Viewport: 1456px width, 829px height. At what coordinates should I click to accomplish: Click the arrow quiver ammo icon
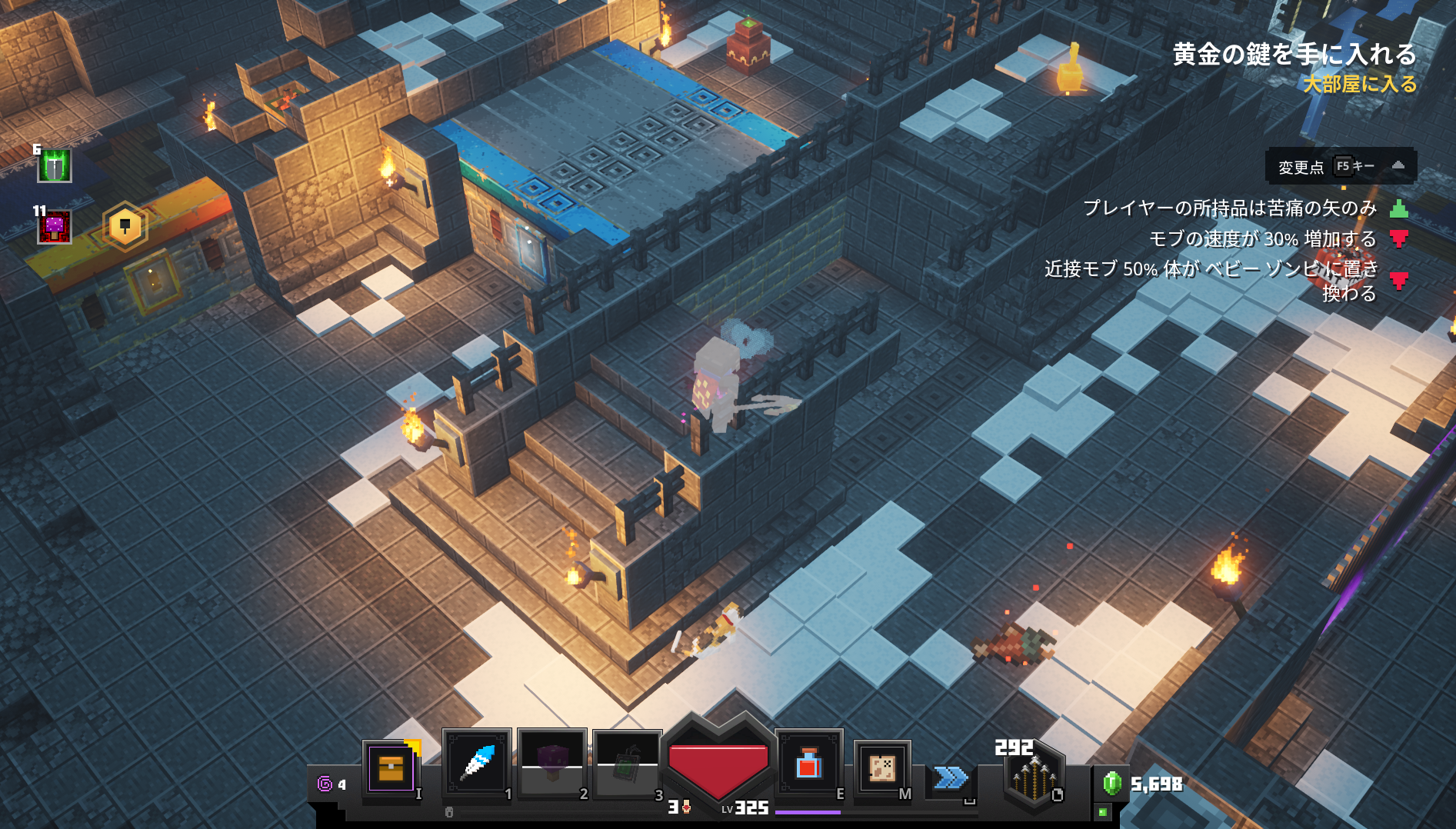(x=1033, y=776)
